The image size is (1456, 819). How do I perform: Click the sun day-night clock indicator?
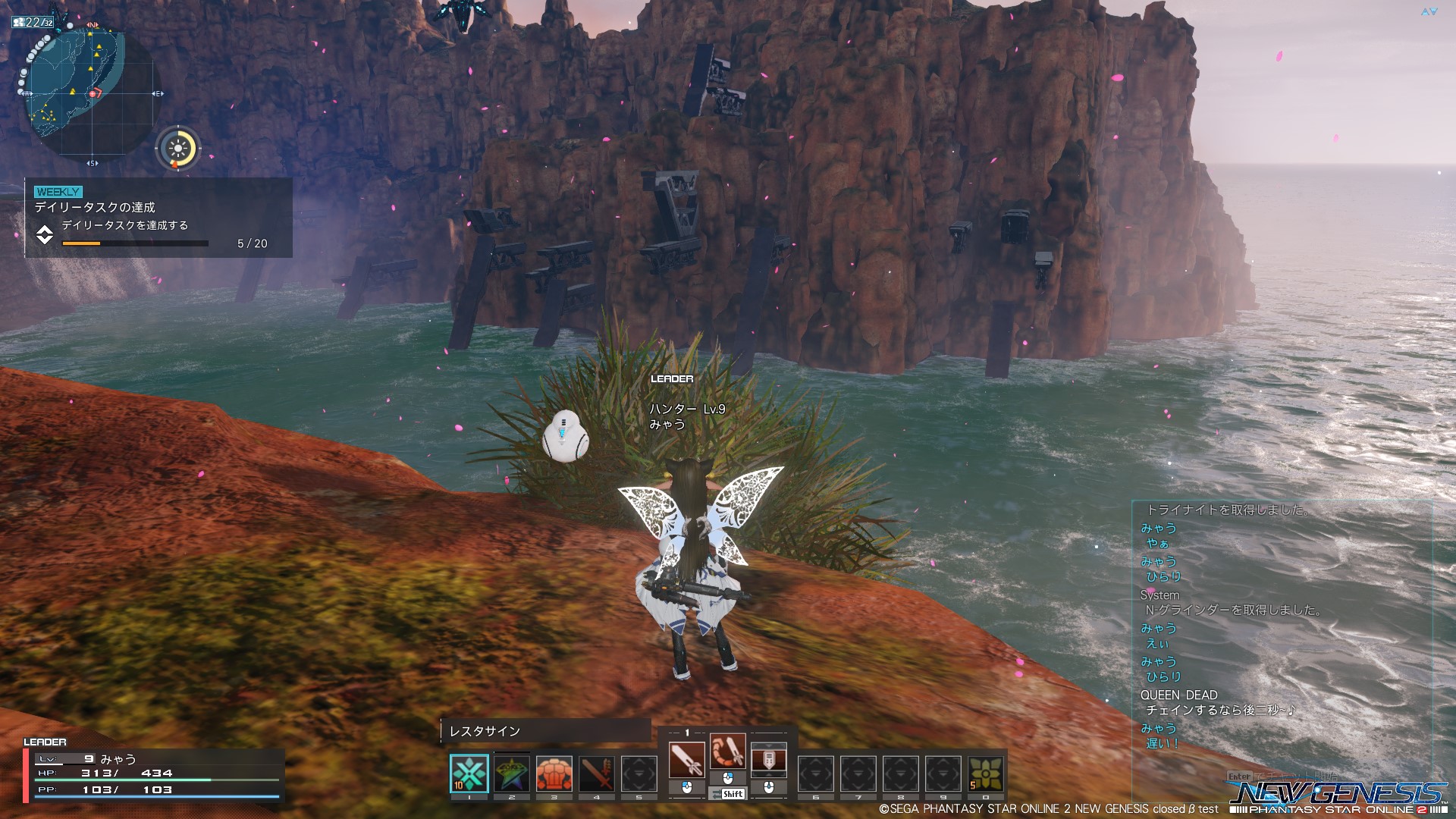coord(178,147)
